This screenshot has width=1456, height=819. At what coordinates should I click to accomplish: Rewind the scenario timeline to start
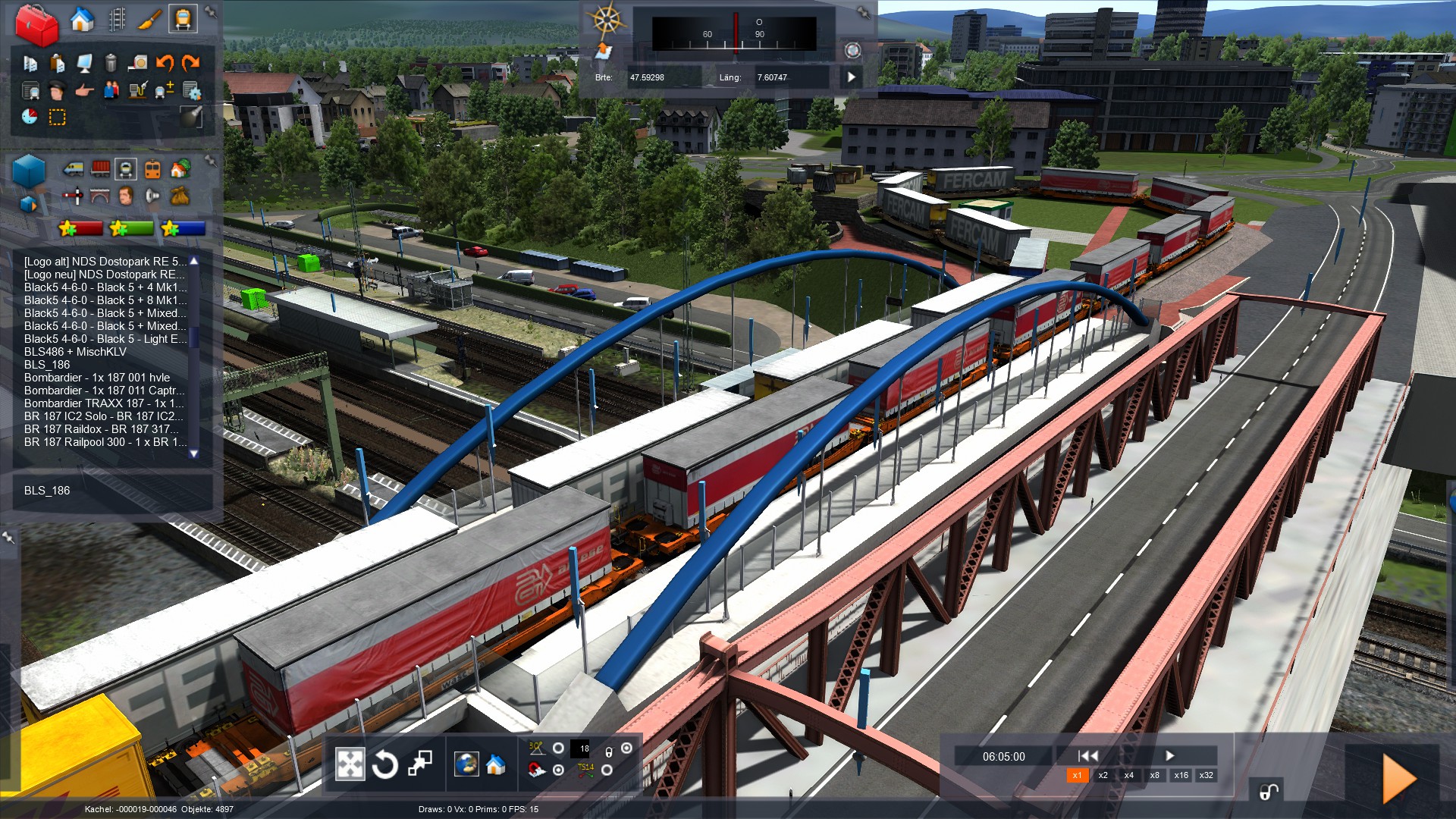[1088, 755]
